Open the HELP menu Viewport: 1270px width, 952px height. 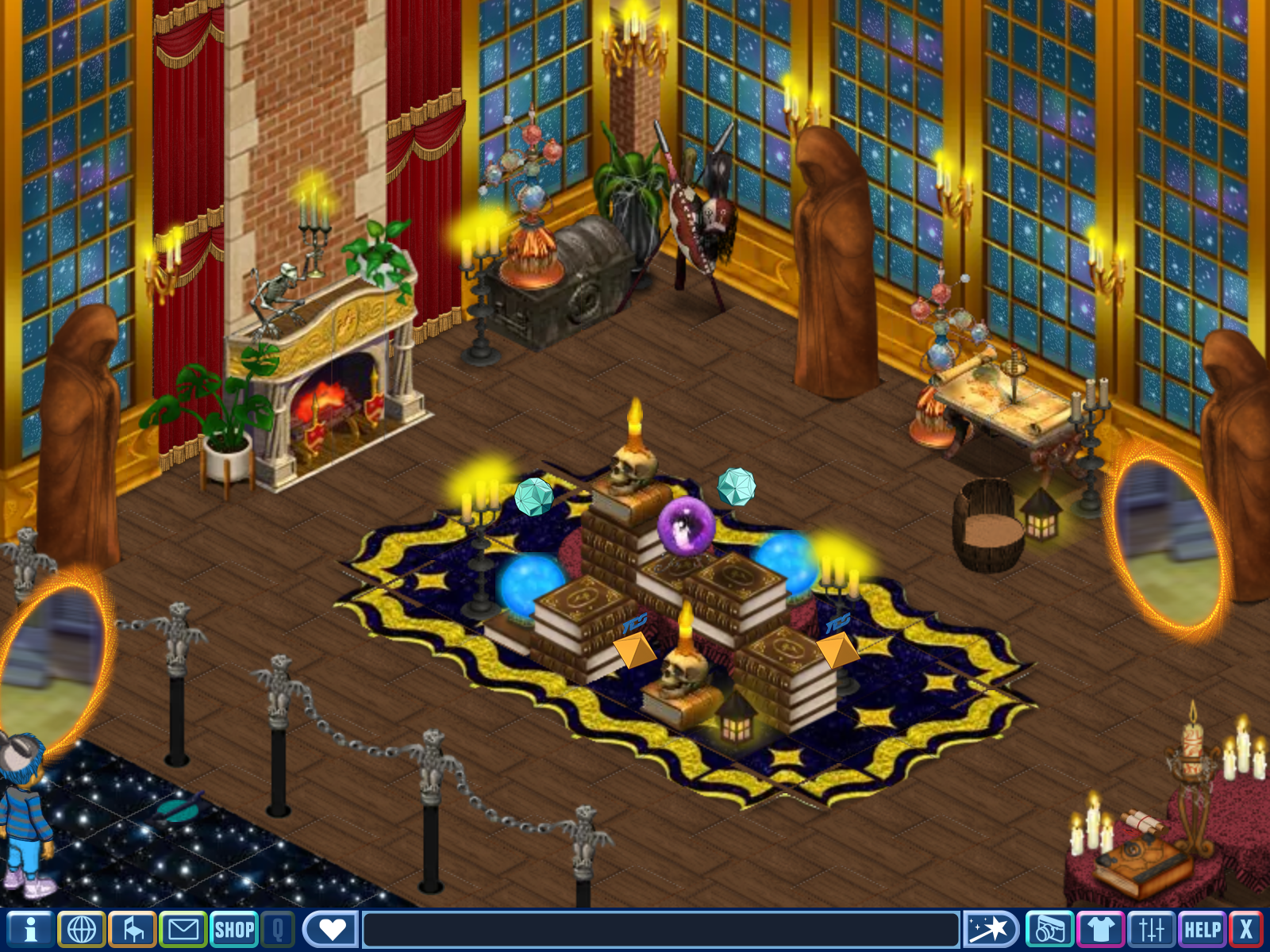point(1203,929)
